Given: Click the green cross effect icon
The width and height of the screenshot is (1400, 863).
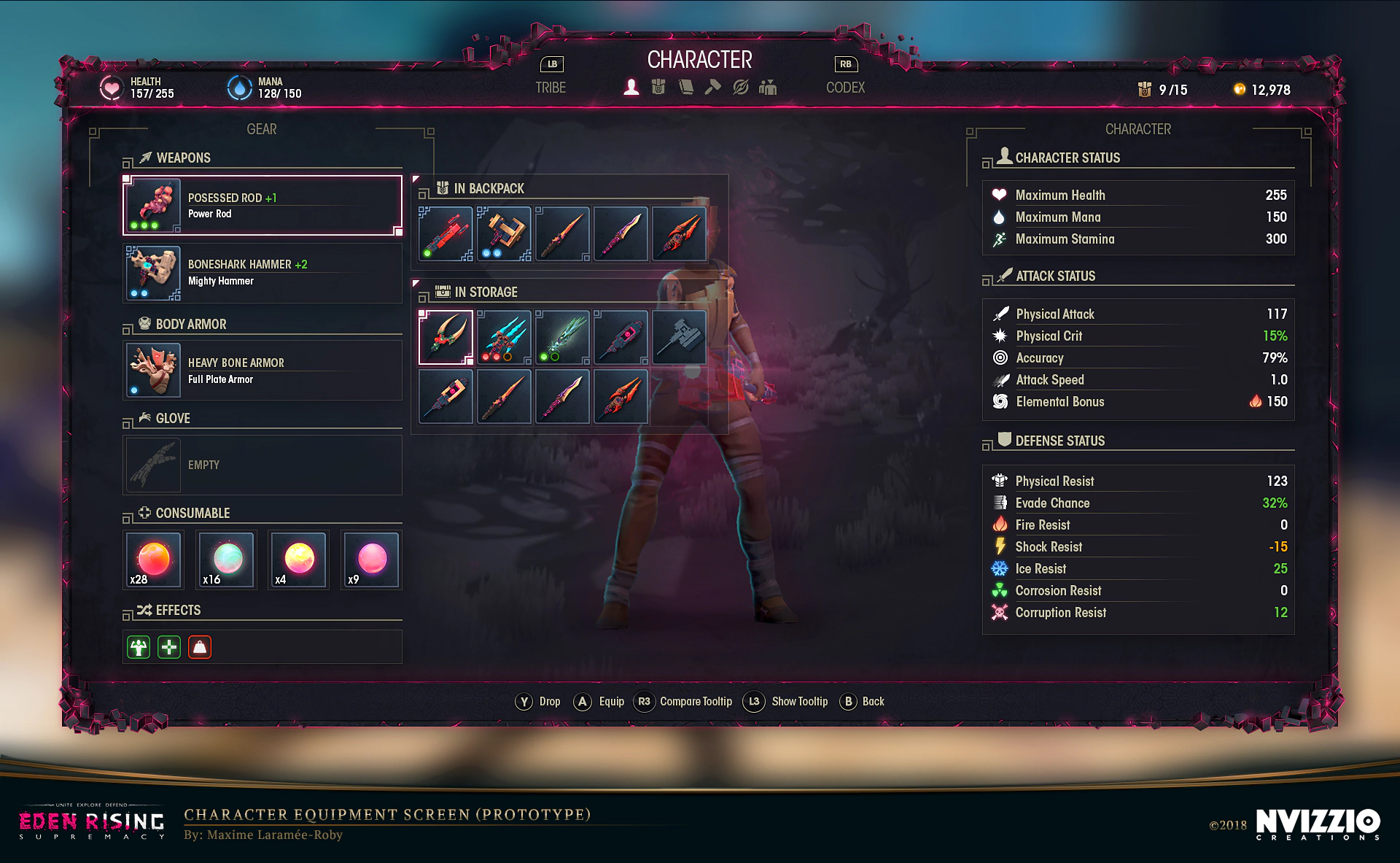Looking at the screenshot, I should pyautogui.click(x=169, y=647).
